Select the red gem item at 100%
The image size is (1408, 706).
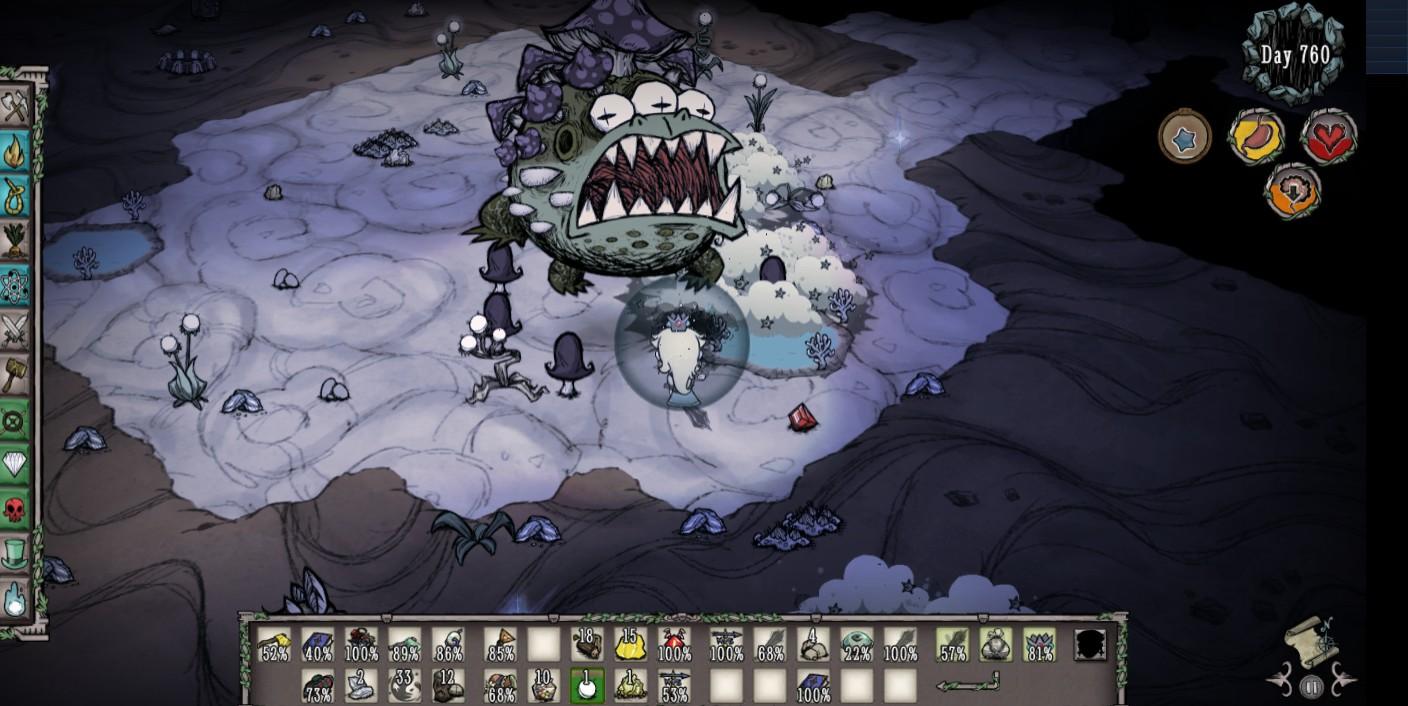pos(674,645)
